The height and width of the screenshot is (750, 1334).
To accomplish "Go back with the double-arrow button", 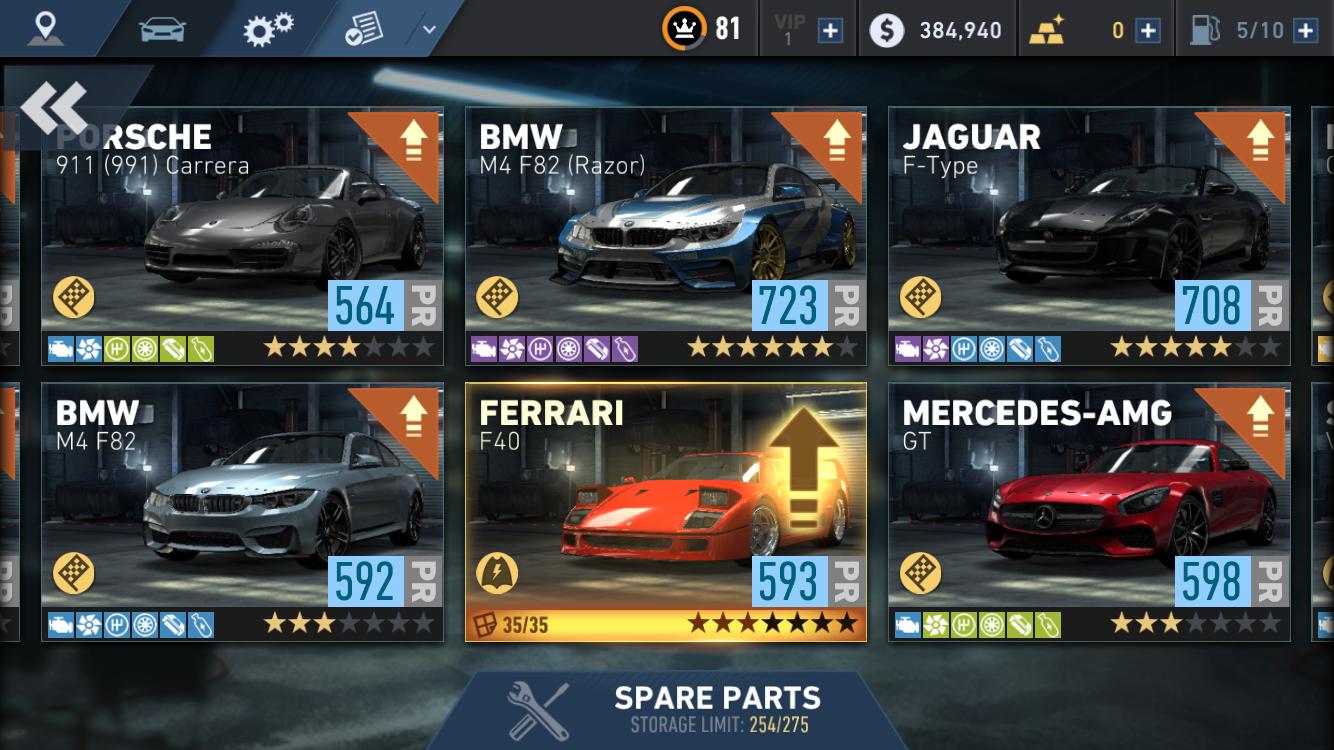I will coord(54,107).
